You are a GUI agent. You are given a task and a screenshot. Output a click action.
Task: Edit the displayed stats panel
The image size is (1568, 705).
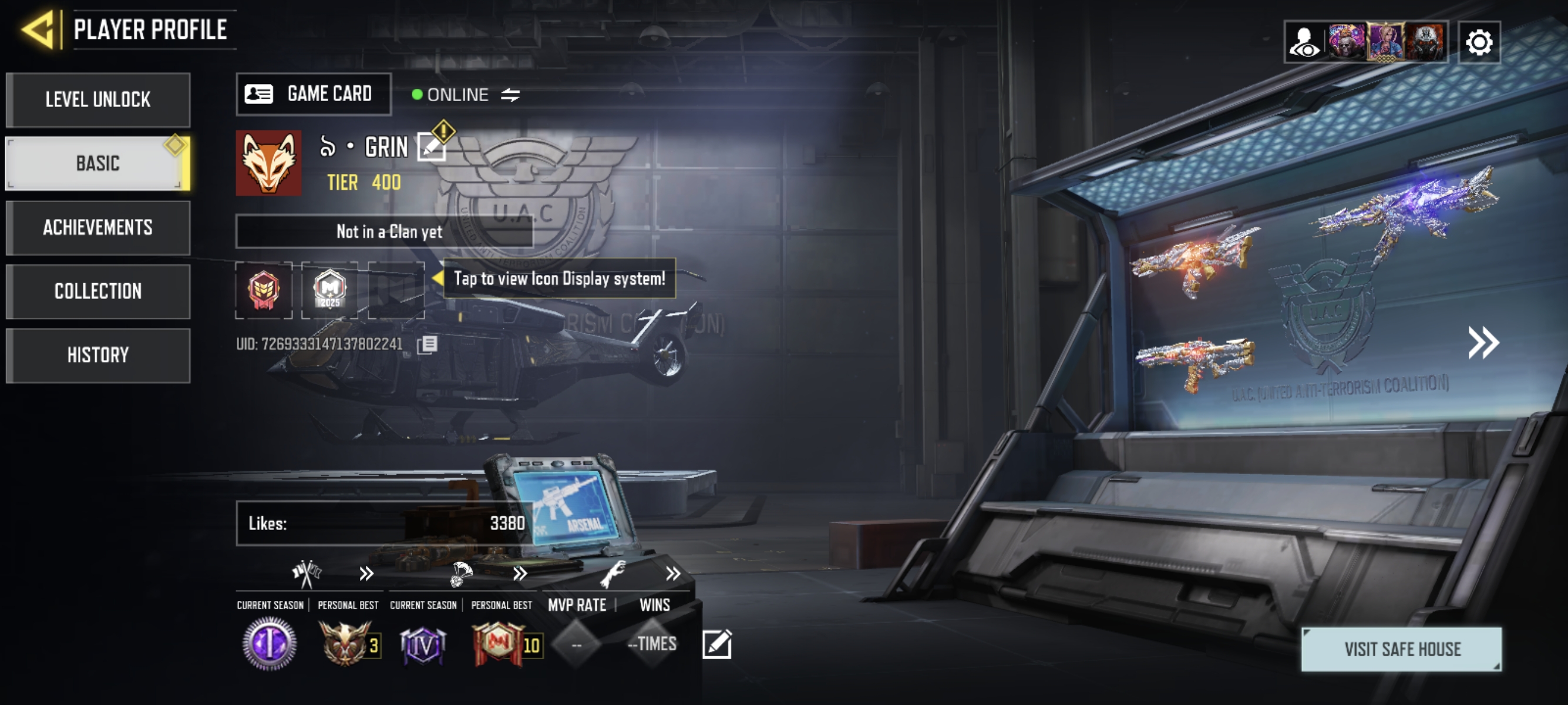(x=716, y=644)
